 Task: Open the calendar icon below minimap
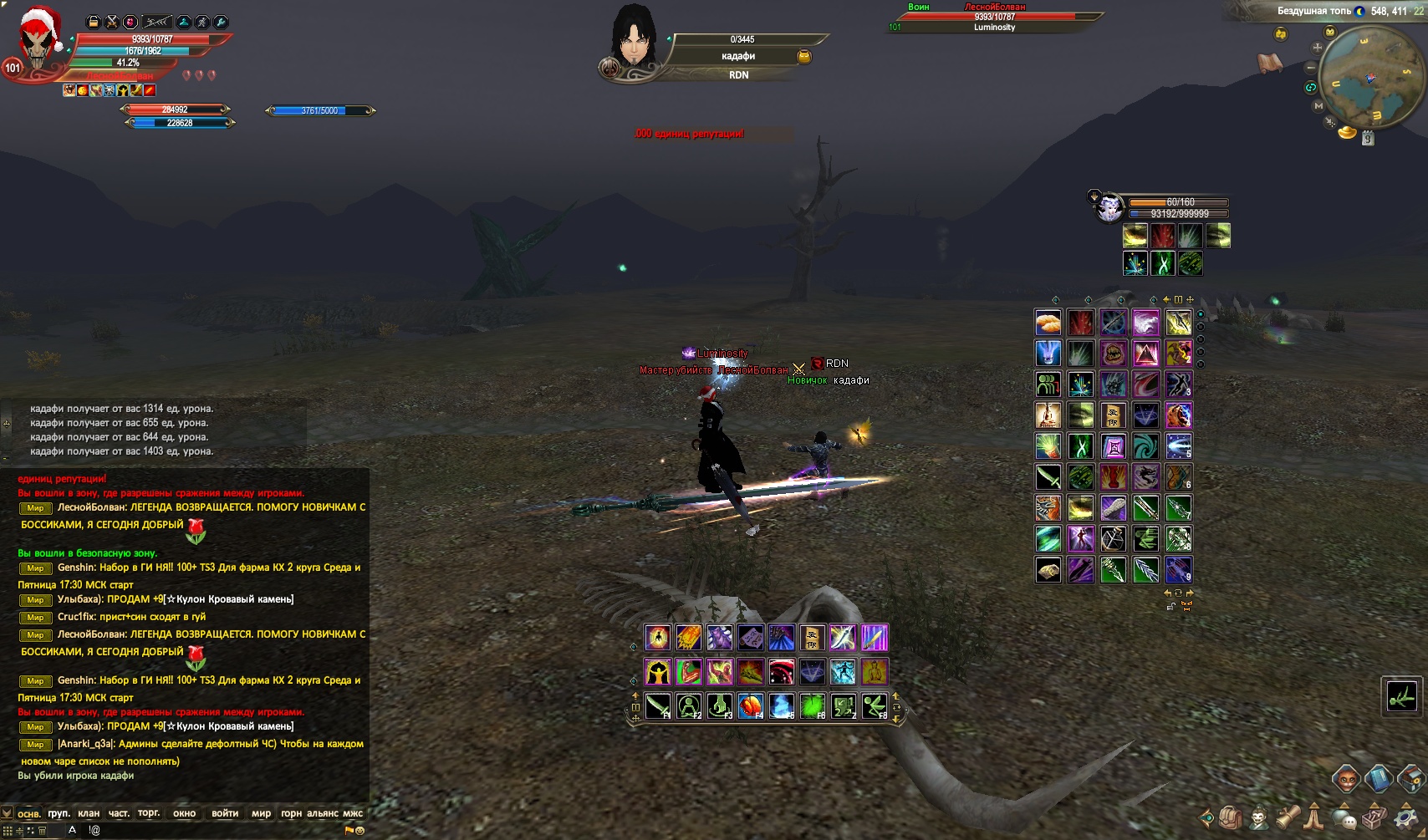click(x=1368, y=139)
